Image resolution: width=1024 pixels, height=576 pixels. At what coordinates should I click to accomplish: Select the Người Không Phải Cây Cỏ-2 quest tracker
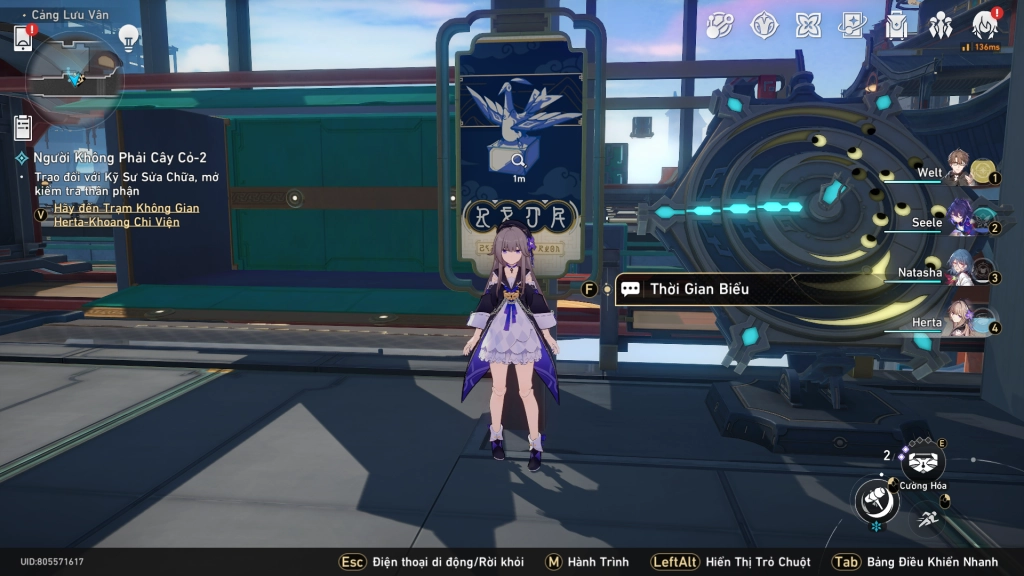pos(118,158)
